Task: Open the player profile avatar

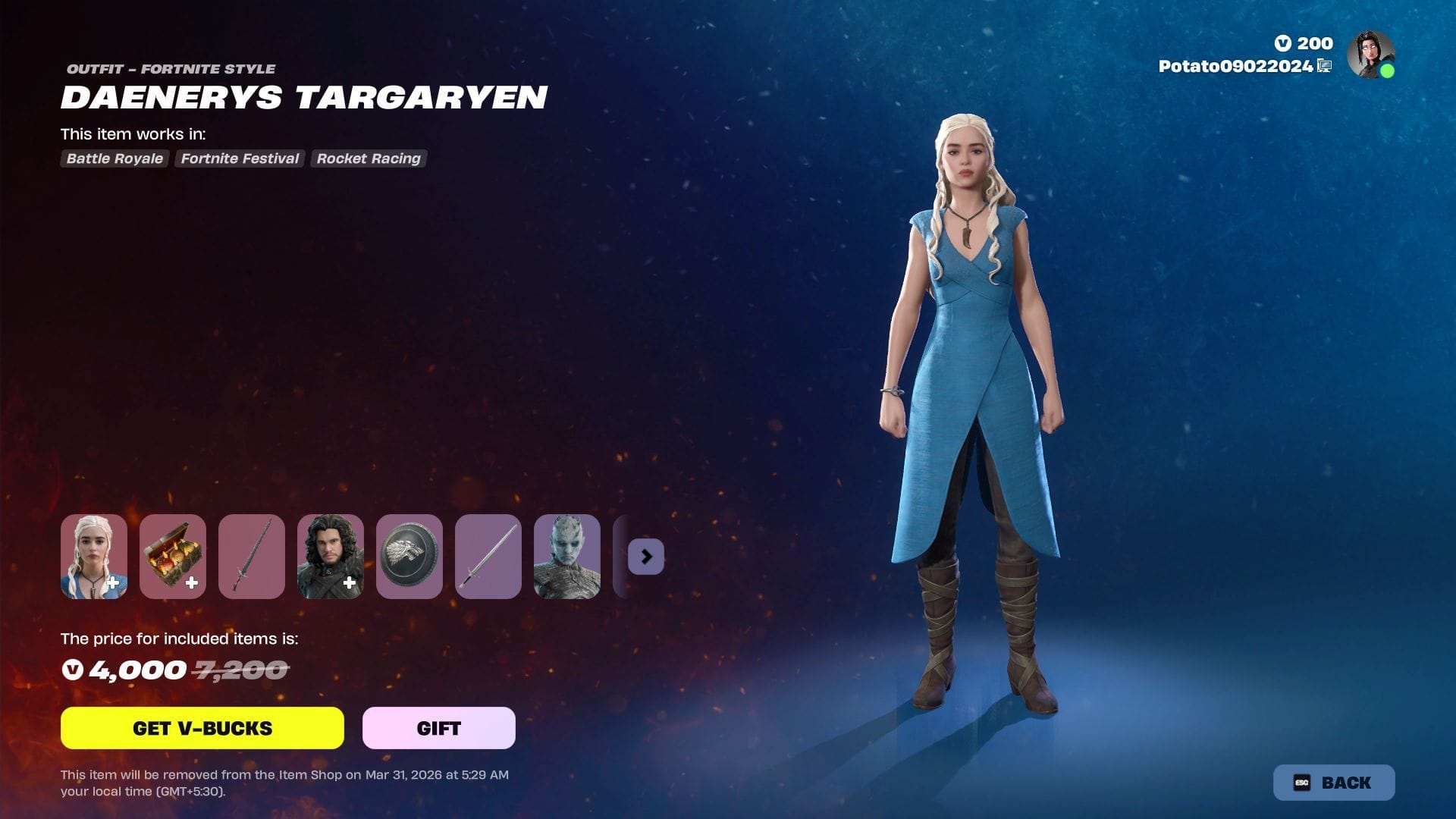Action: pos(1370,55)
